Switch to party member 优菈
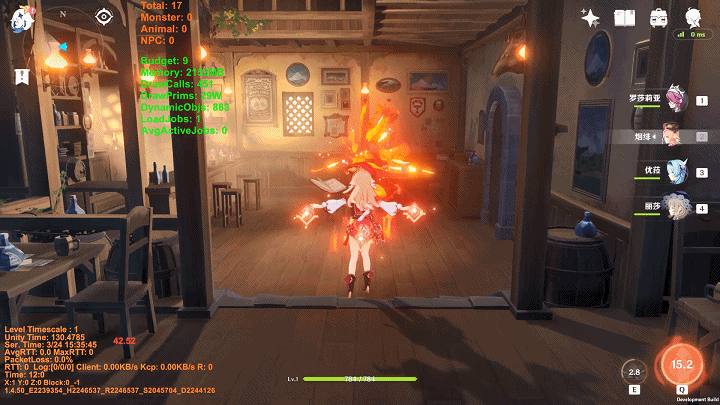Screen dimensions: 720x405 click(676, 172)
